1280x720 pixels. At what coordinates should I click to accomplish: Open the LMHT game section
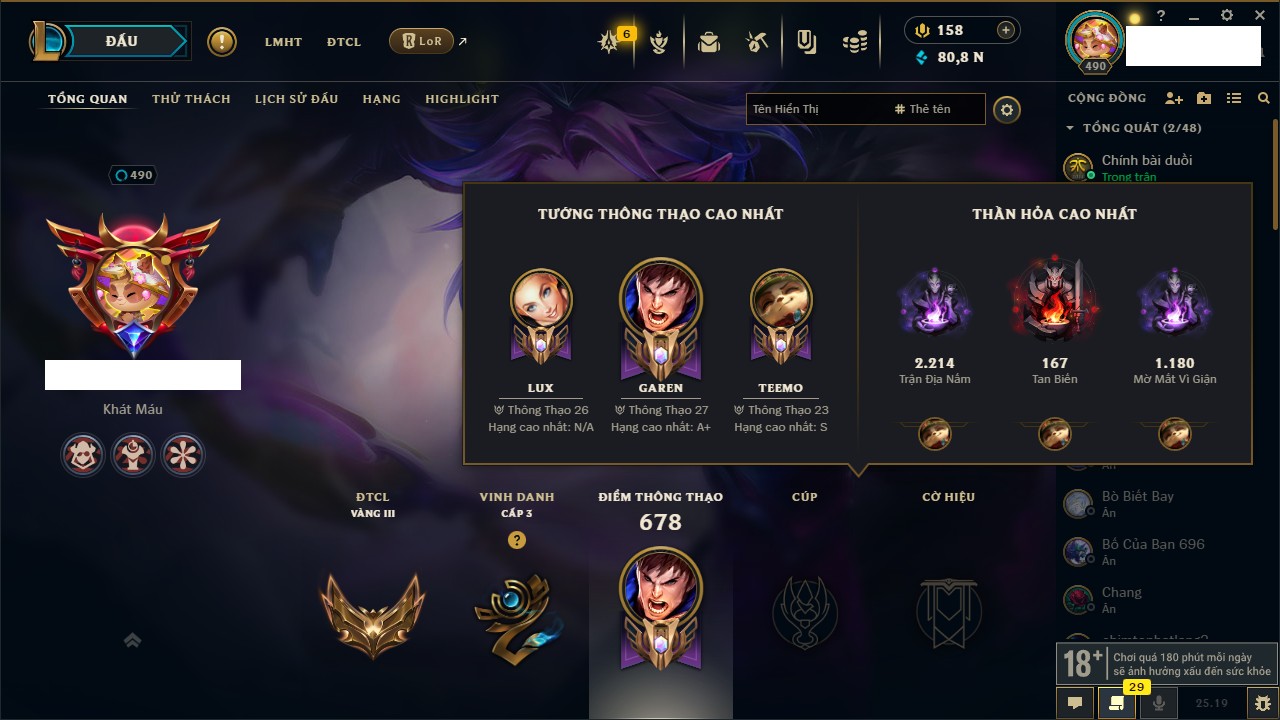click(283, 42)
